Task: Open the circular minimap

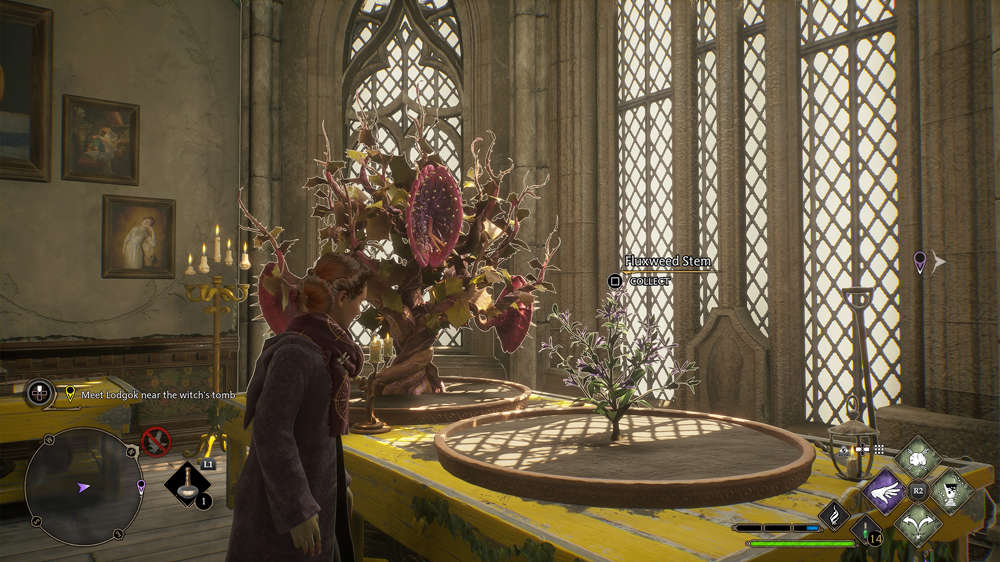Action: (84, 487)
